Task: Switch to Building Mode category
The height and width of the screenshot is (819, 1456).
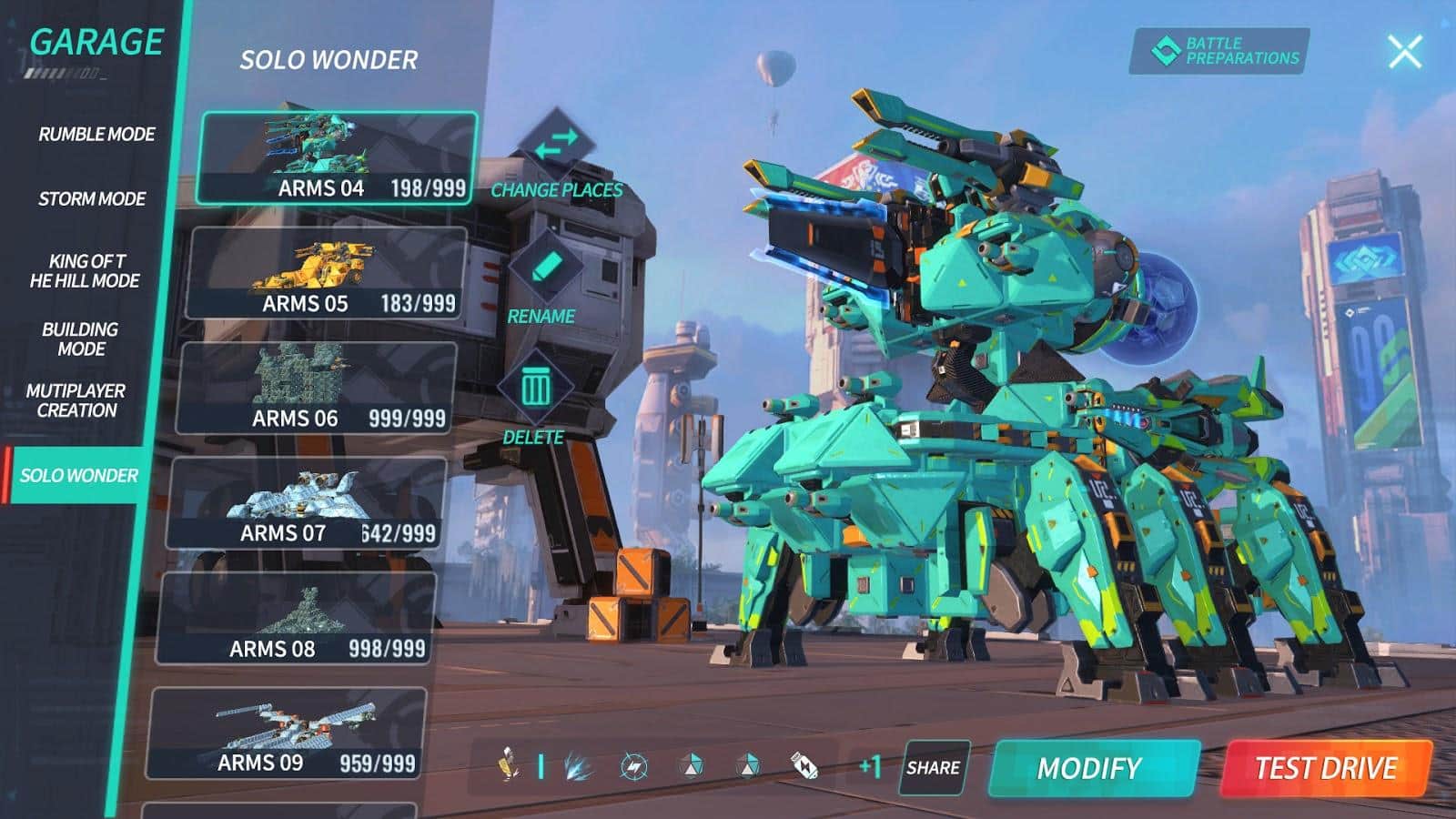Action: [x=80, y=339]
